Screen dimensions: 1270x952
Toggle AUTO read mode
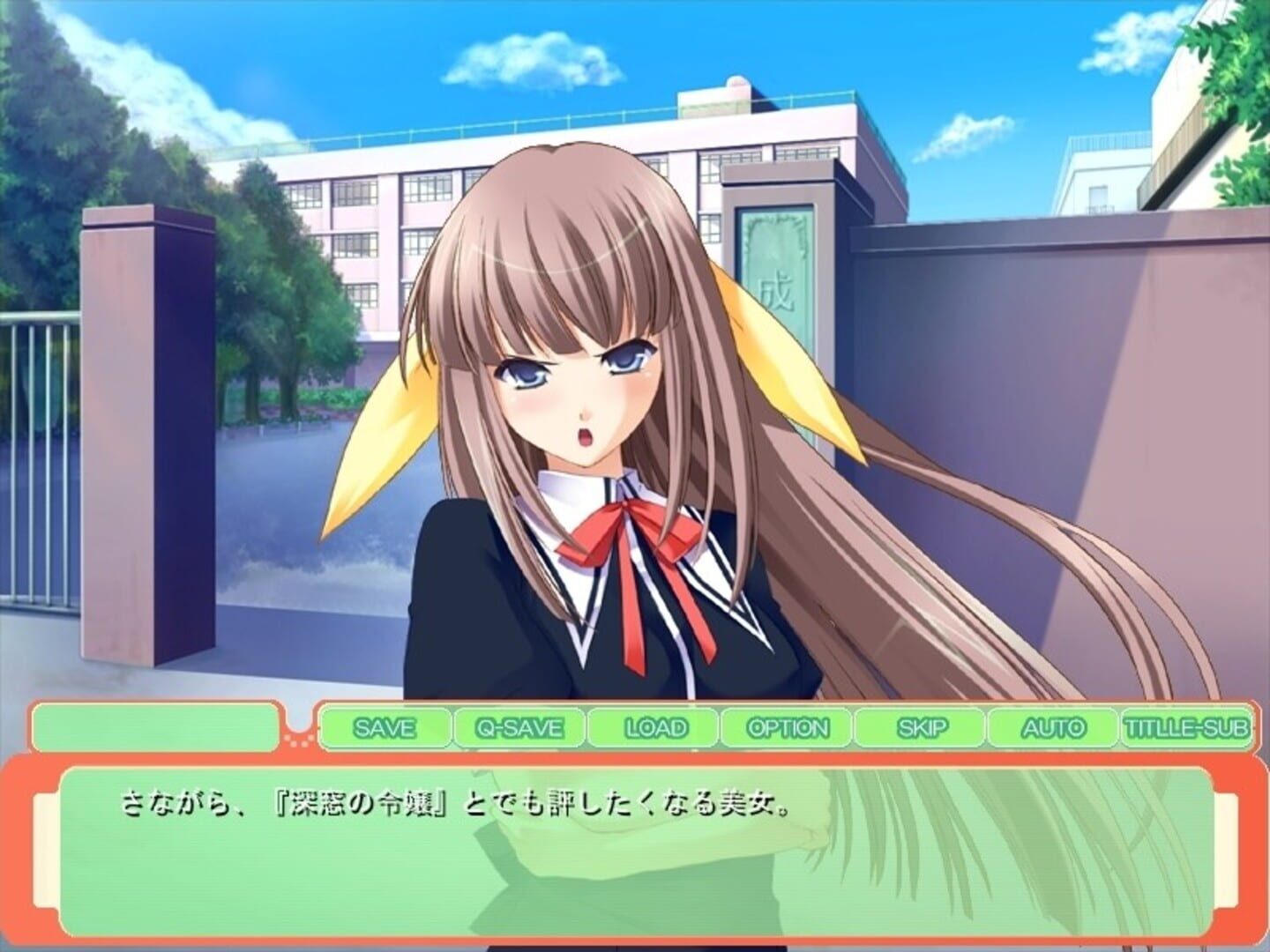tap(1056, 728)
